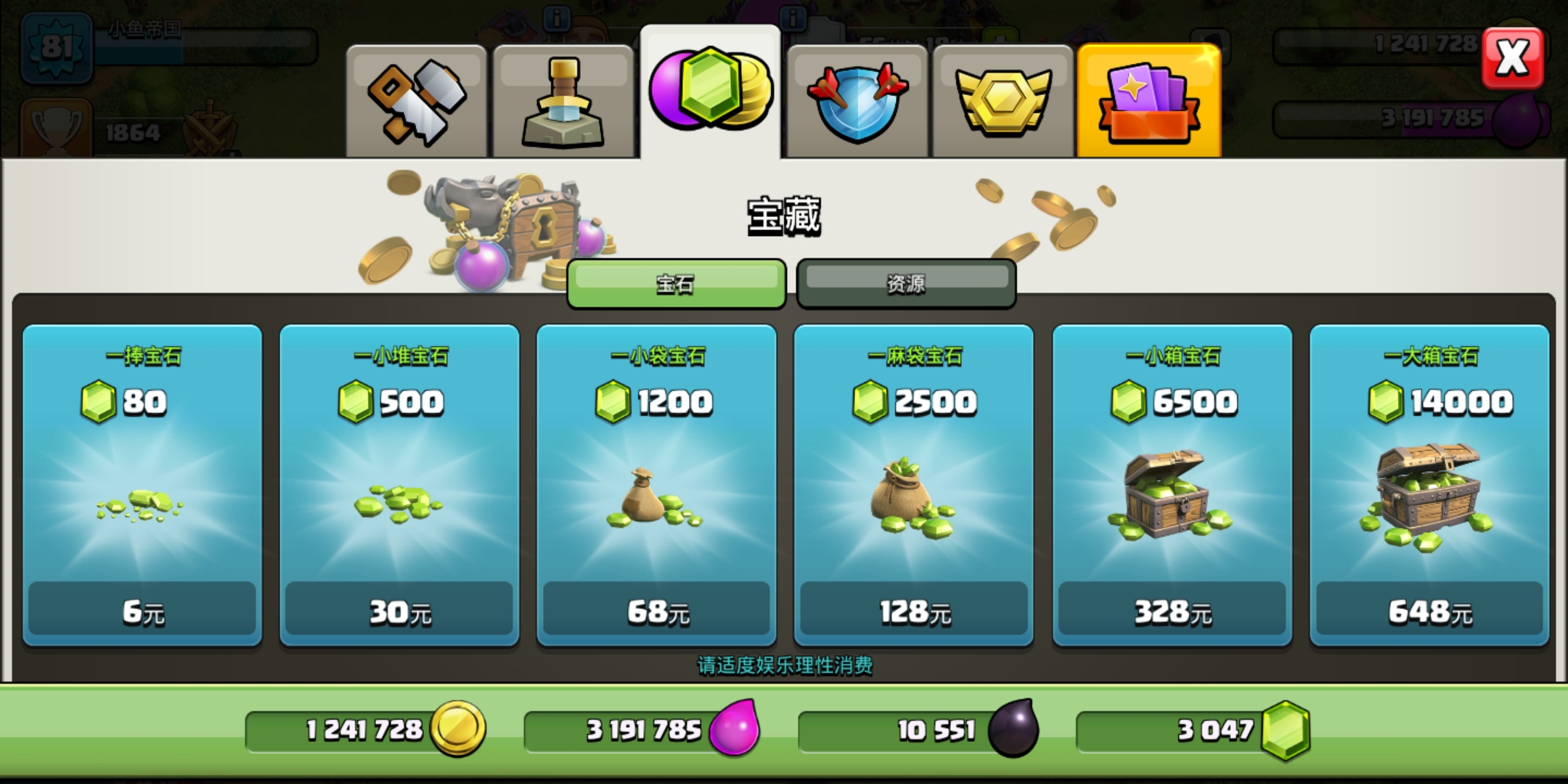Buy the 2500 gems sack for 128元
This screenshot has width=1568, height=784.
(x=913, y=484)
